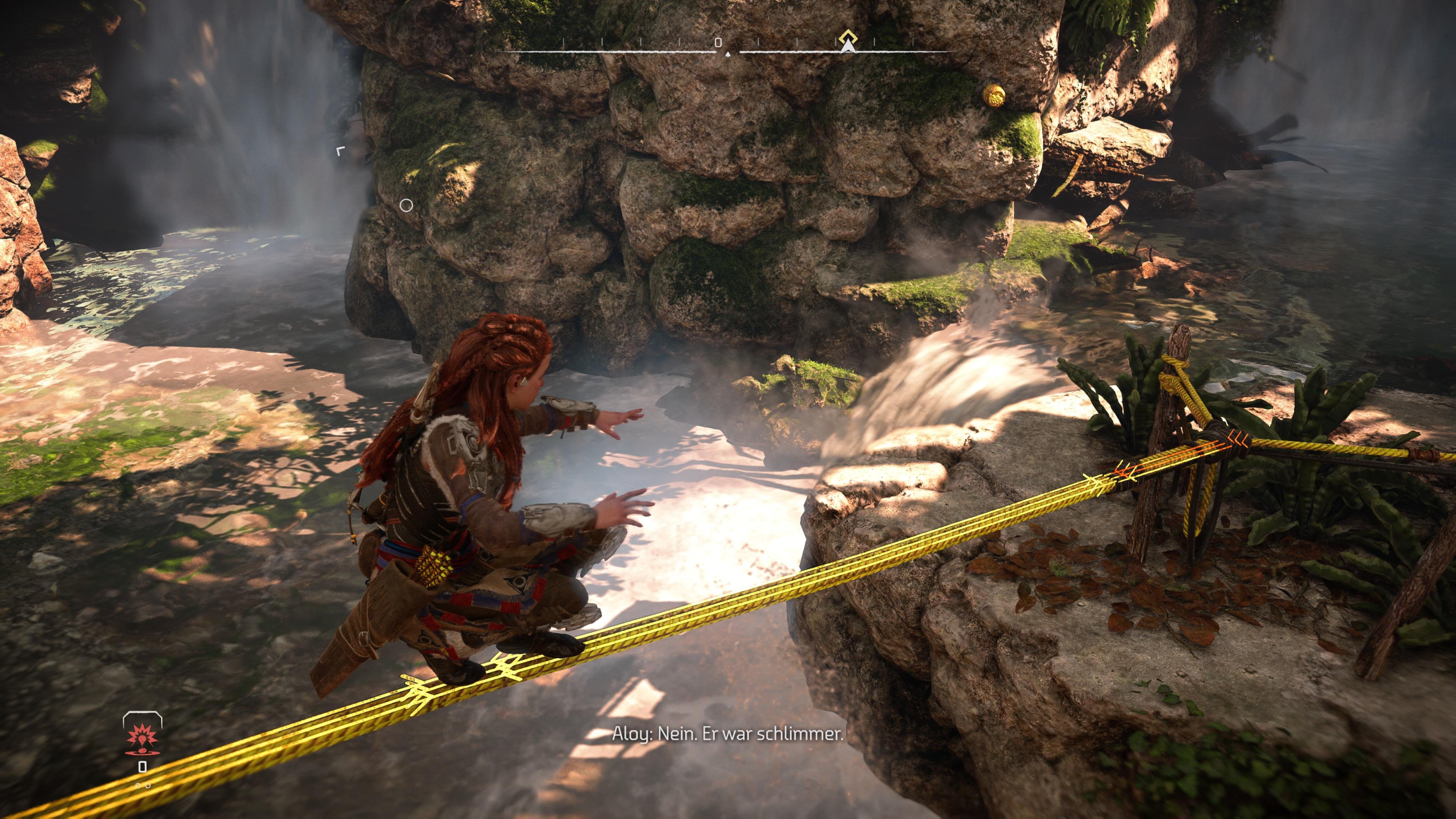Viewport: 1456px width, 819px height.
Task: Open the ammo count box showing zero
Action: pyautogui.click(x=143, y=766)
